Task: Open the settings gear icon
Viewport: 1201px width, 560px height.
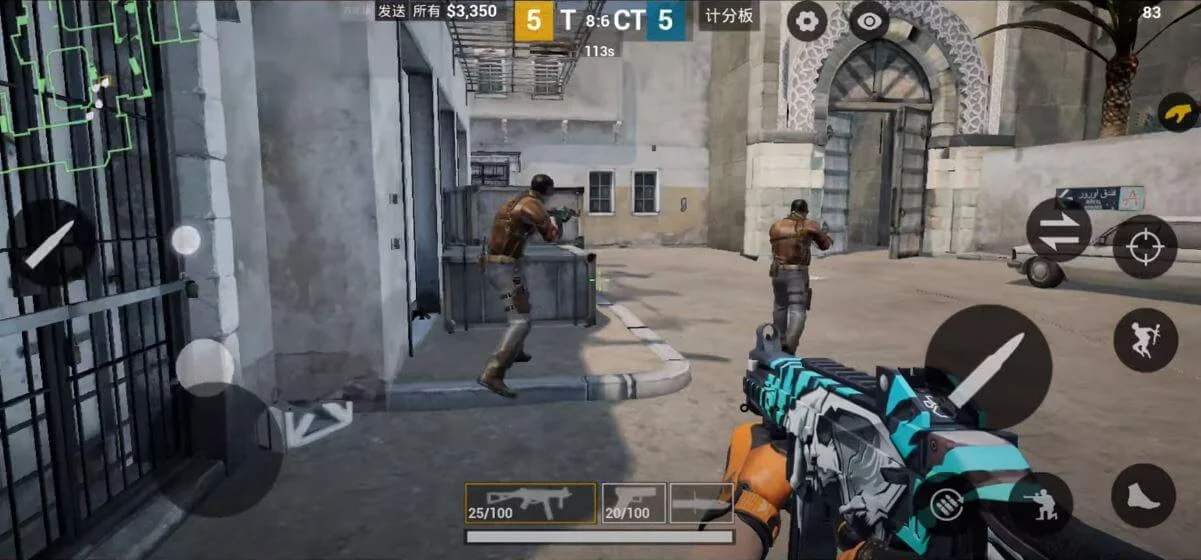Action: tap(807, 21)
